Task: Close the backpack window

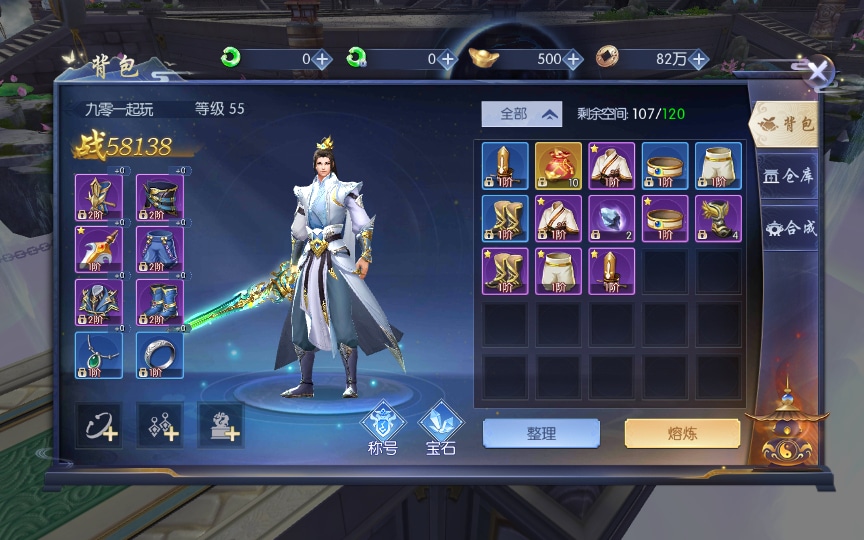Action: click(x=819, y=71)
